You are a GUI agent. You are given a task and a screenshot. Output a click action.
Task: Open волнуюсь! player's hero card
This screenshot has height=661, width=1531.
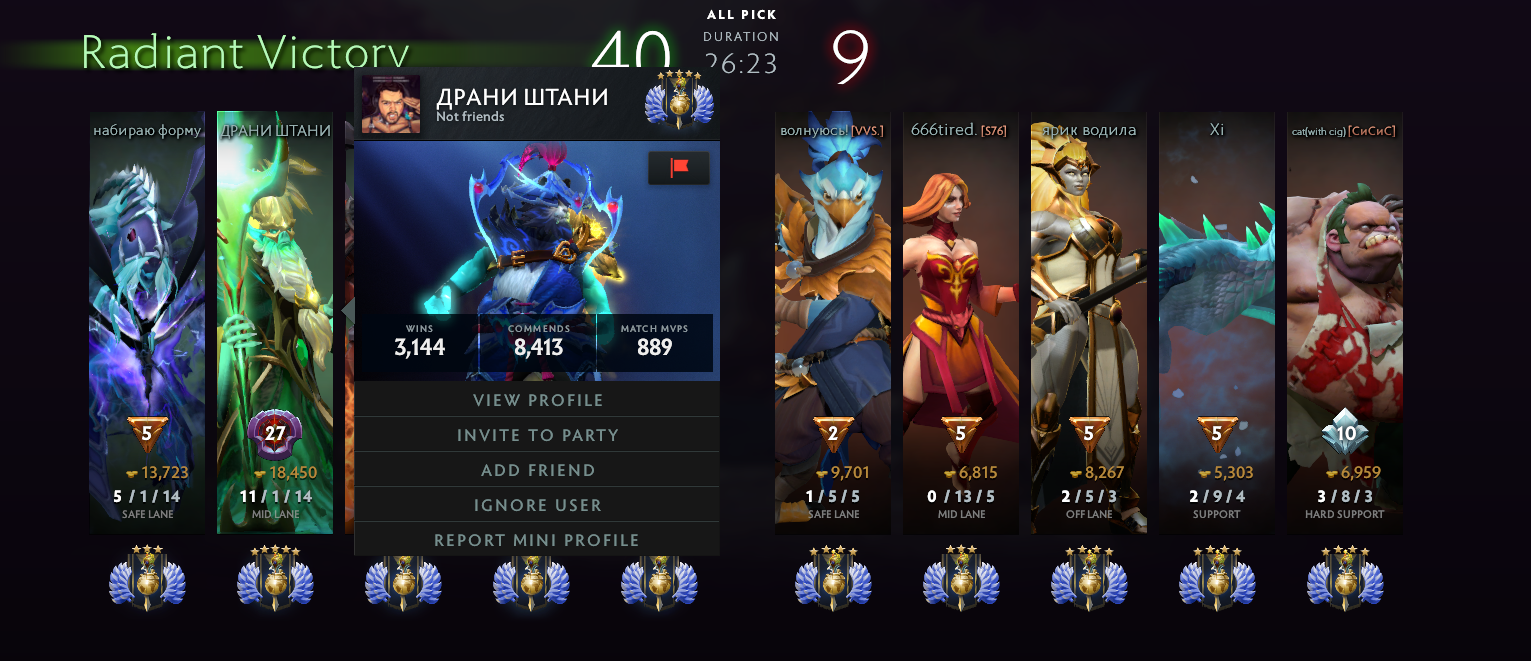833,300
